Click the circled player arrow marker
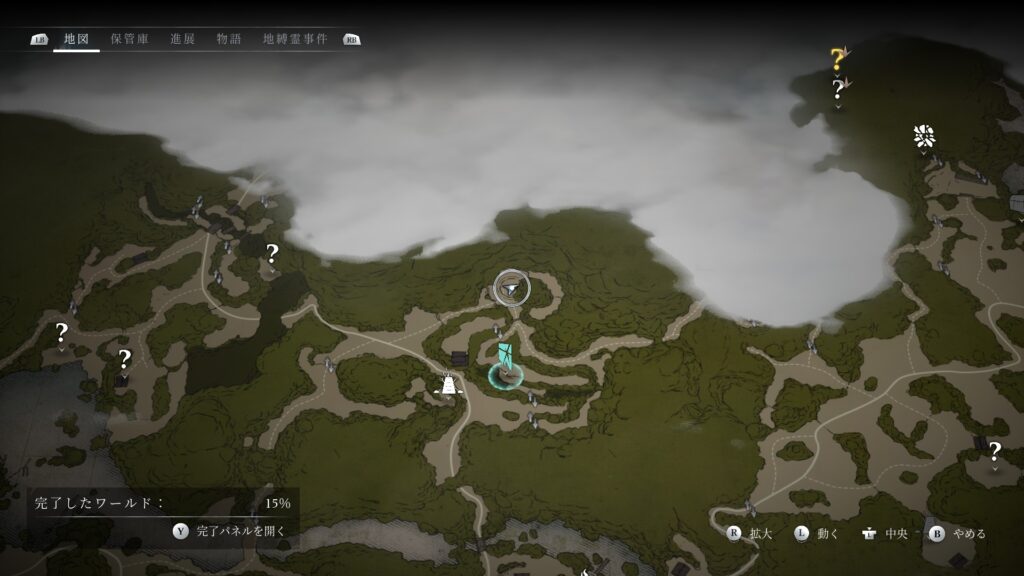Screen dimensions: 1024x576 [512, 288]
